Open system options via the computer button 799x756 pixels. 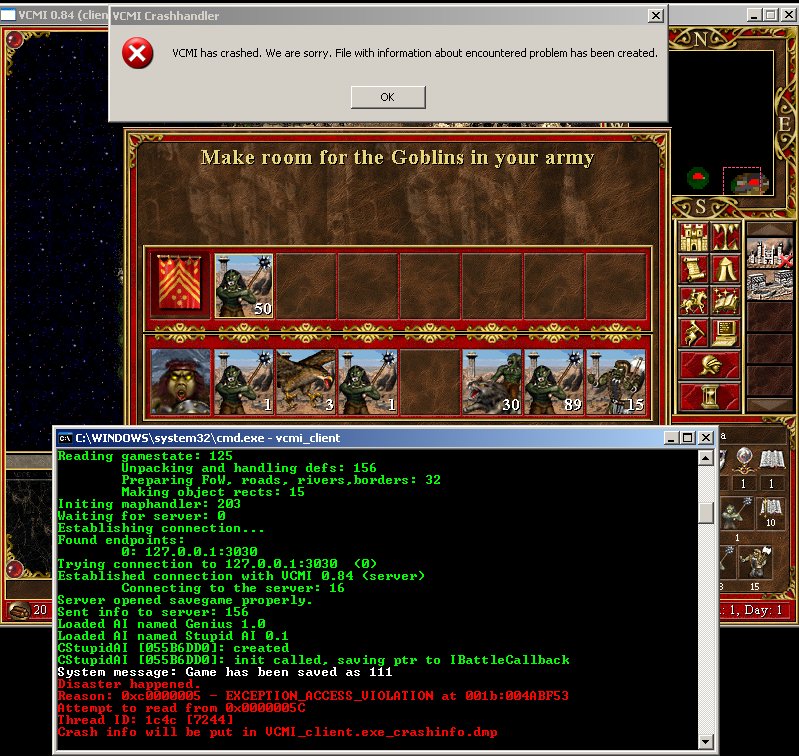(x=725, y=330)
